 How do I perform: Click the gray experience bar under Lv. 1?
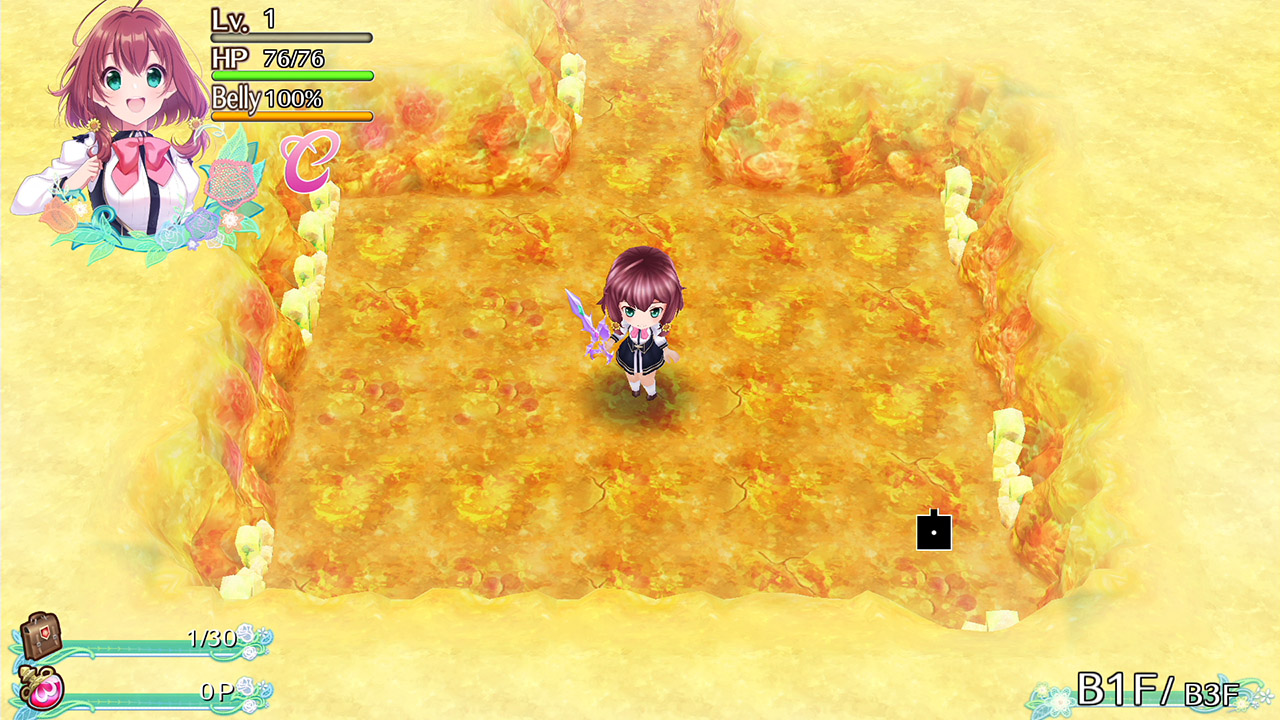tap(290, 35)
